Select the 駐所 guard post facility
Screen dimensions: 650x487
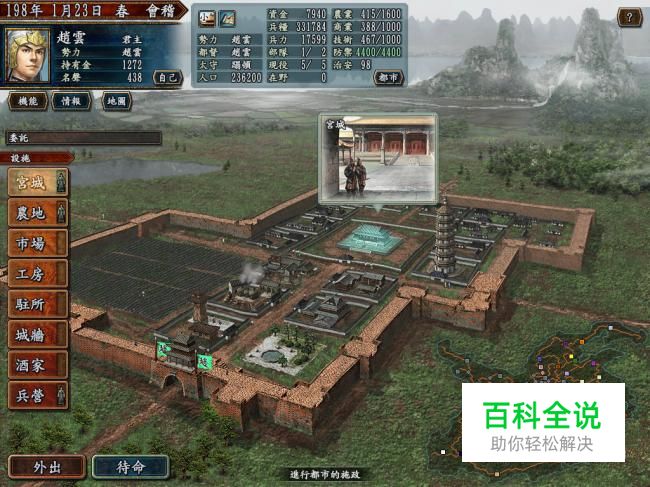(36, 304)
